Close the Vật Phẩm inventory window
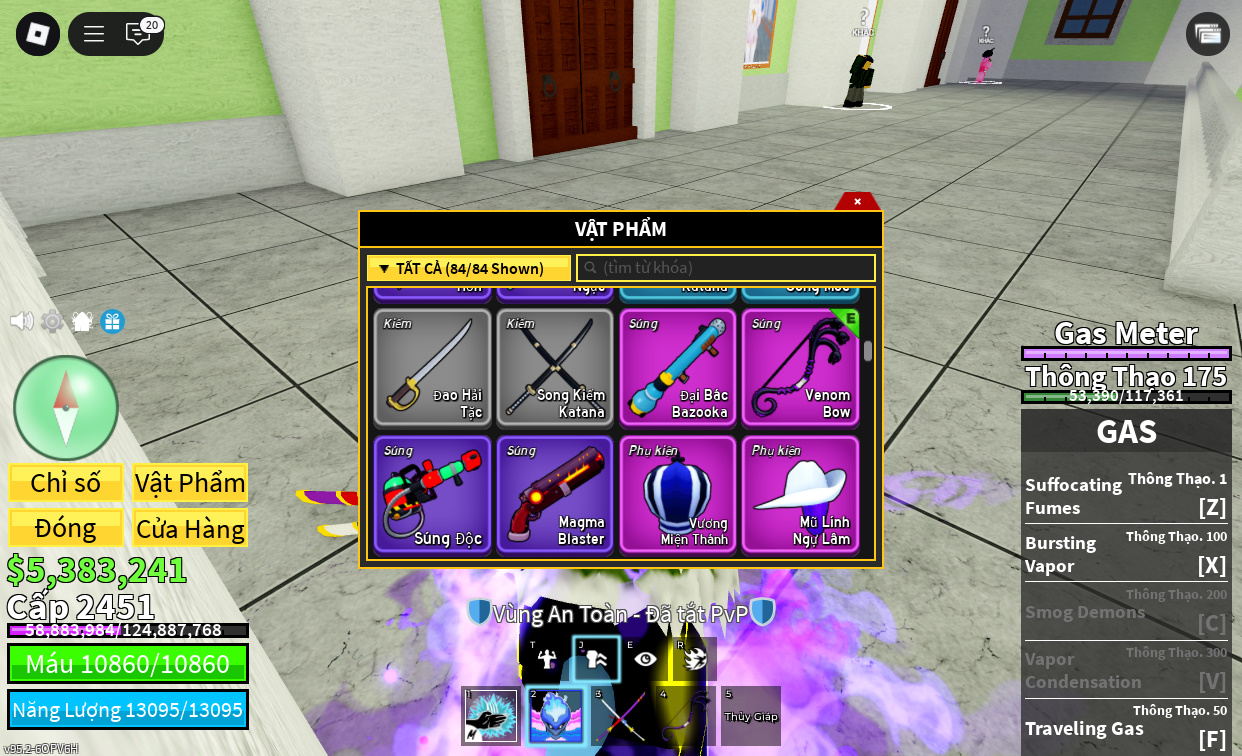 857,201
